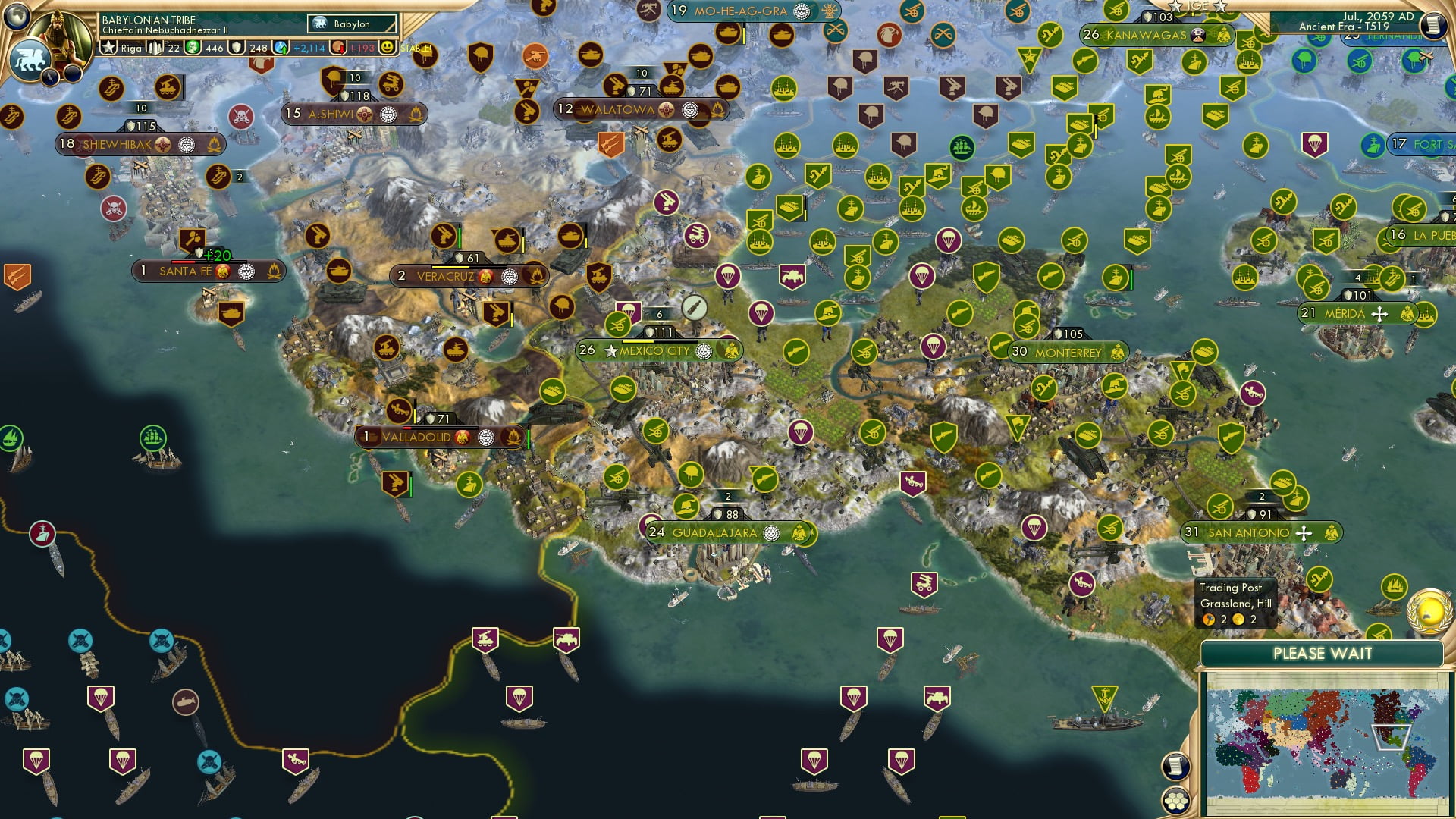The height and width of the screenshot is (819, 1456).
Task: Click the Riga capital city link
Action: (x=131, y=47)
